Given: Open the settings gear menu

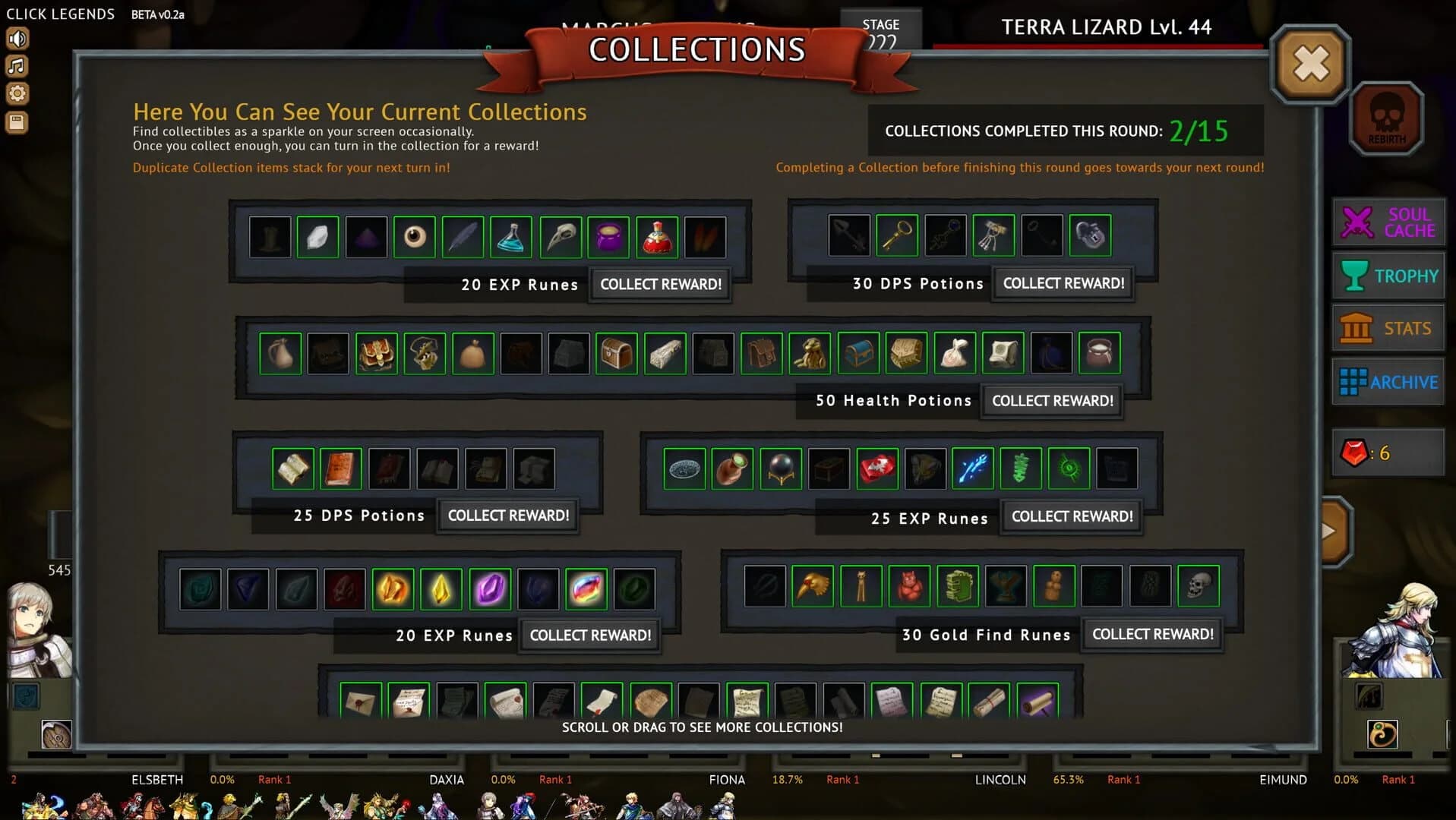Looking at the screenshot, I should tap(17, 93).
